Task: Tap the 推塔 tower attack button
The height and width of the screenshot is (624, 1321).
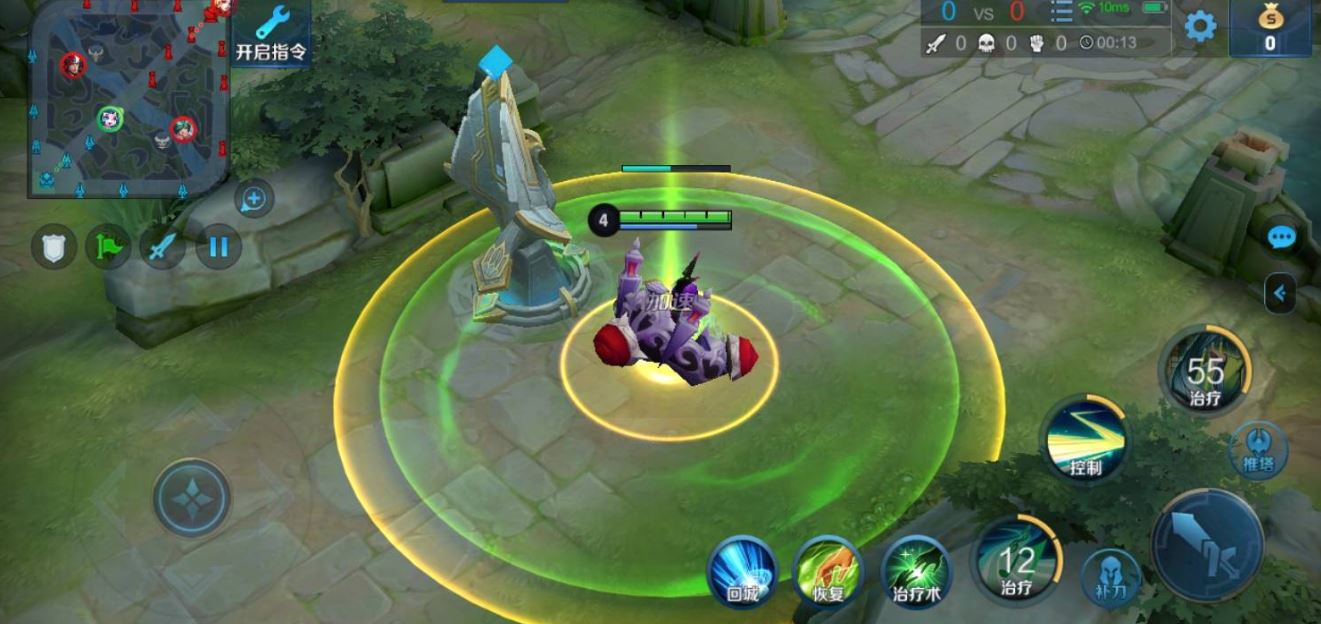Action: (x=1259, y=449)
